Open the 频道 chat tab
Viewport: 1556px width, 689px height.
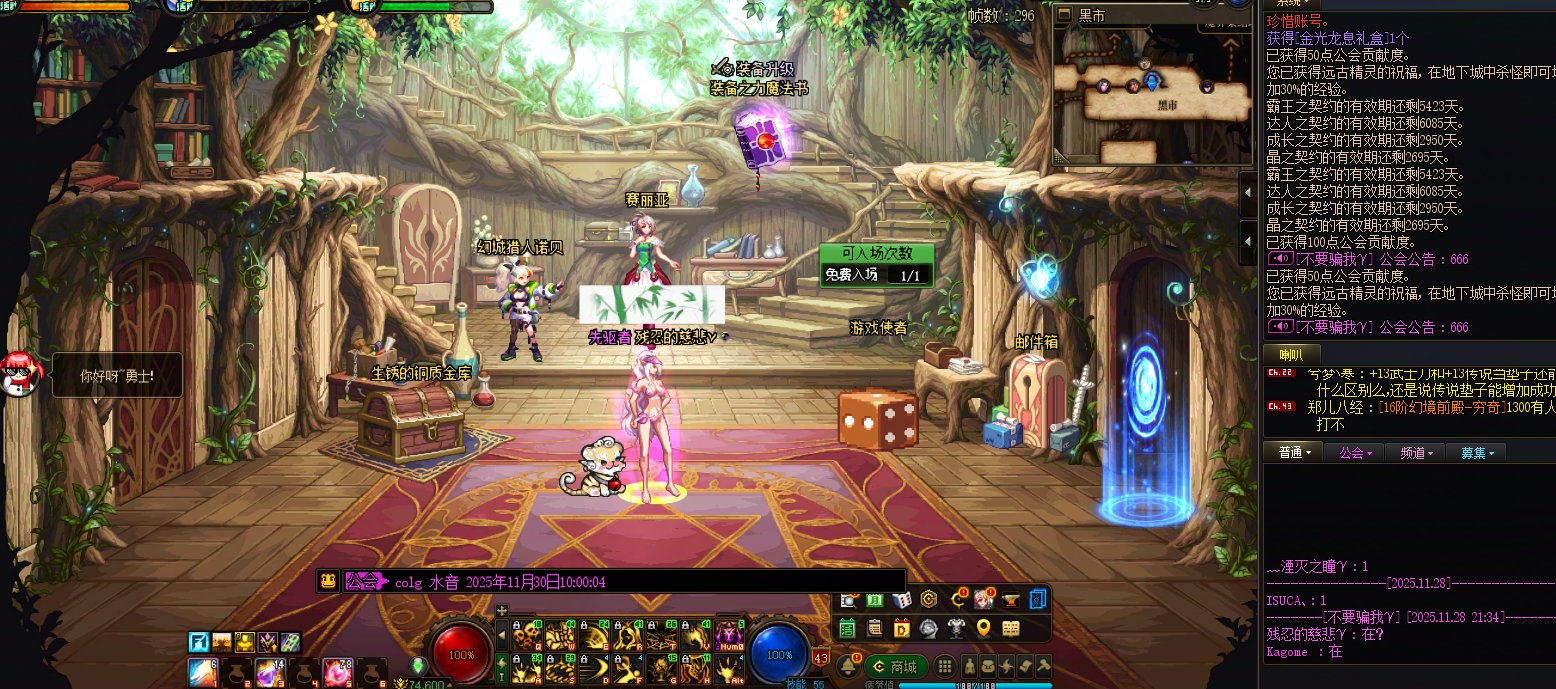click(1416, 453)
